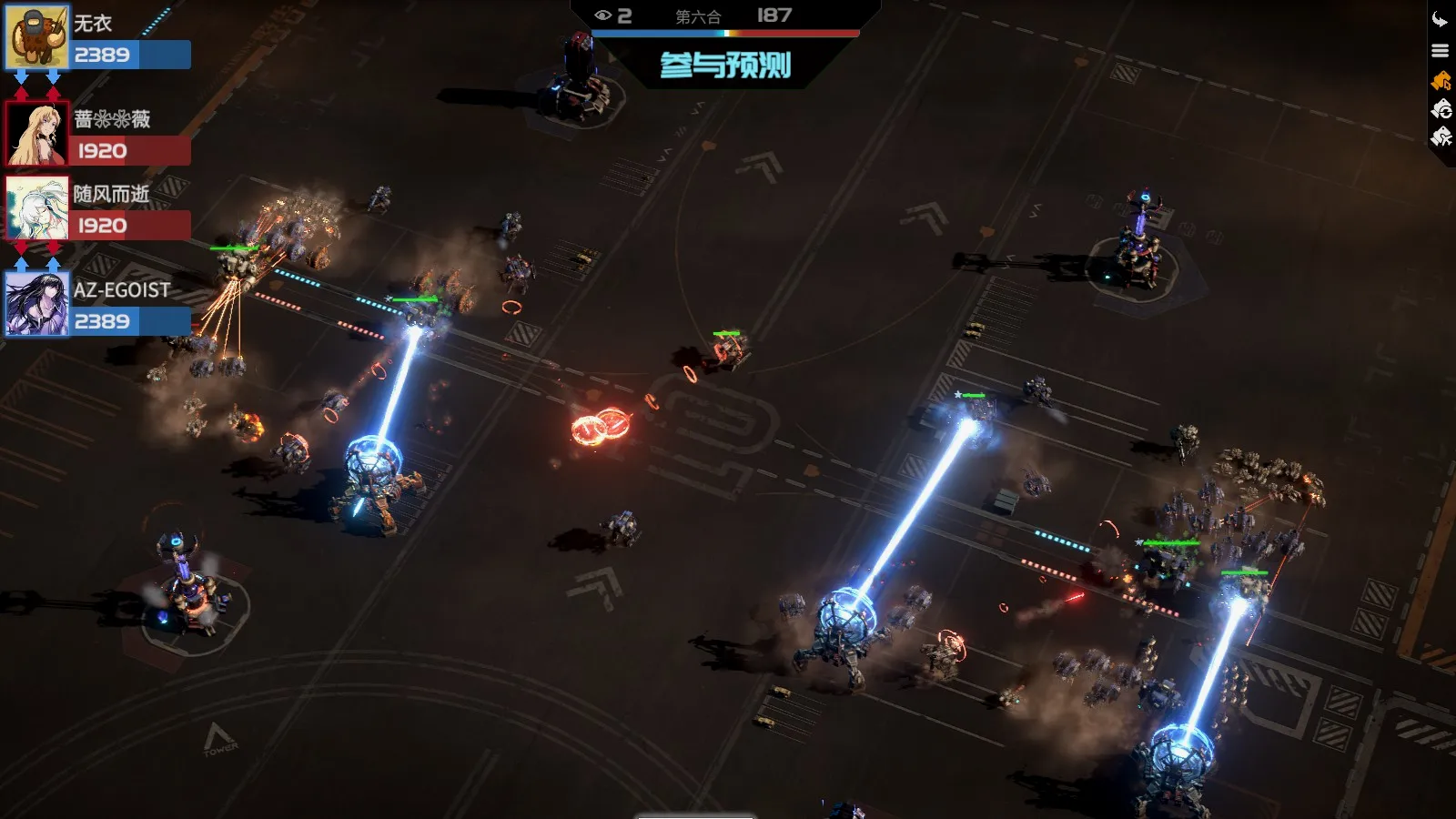The image size is (1456, 819).
Task: Click the curved back arrow icon
Action: [x=1440, y=20]
